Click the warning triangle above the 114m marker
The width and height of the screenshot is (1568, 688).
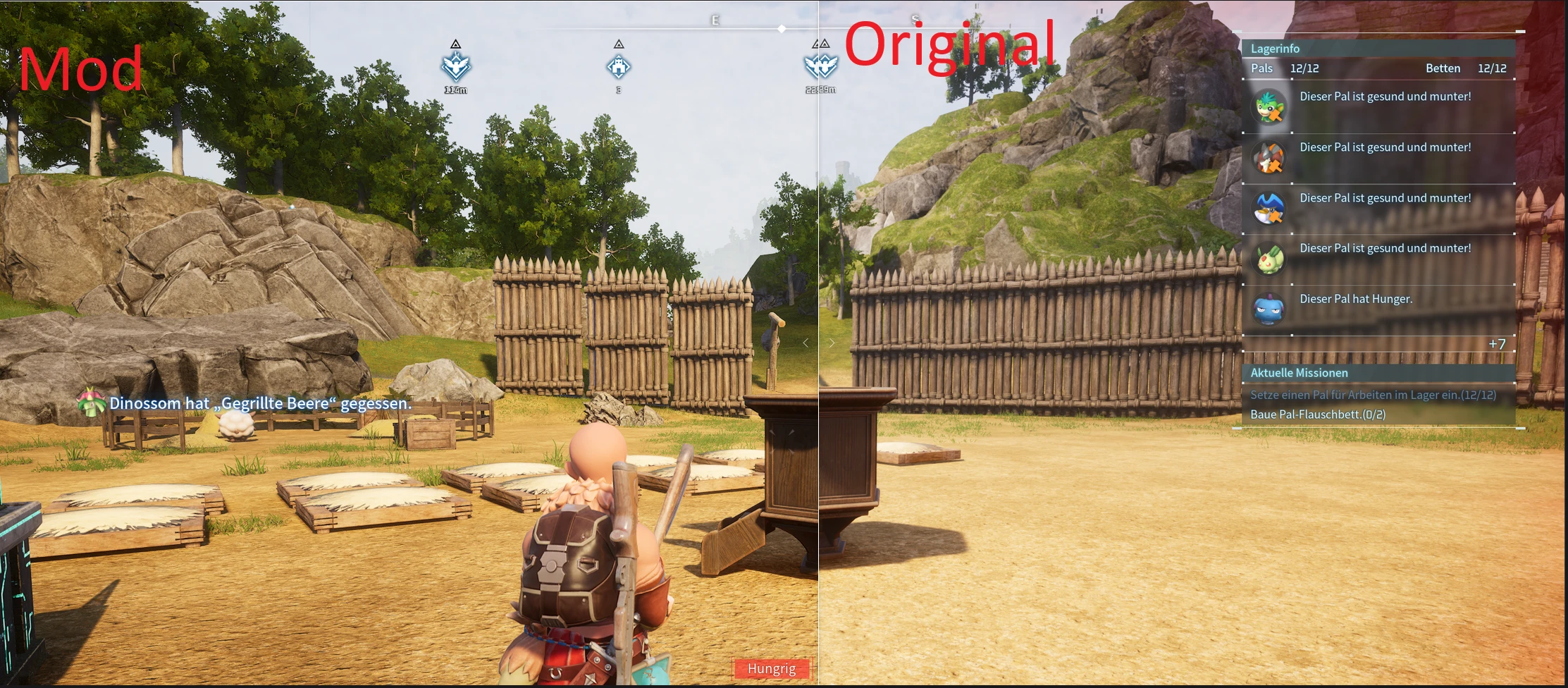click(455, 44)
